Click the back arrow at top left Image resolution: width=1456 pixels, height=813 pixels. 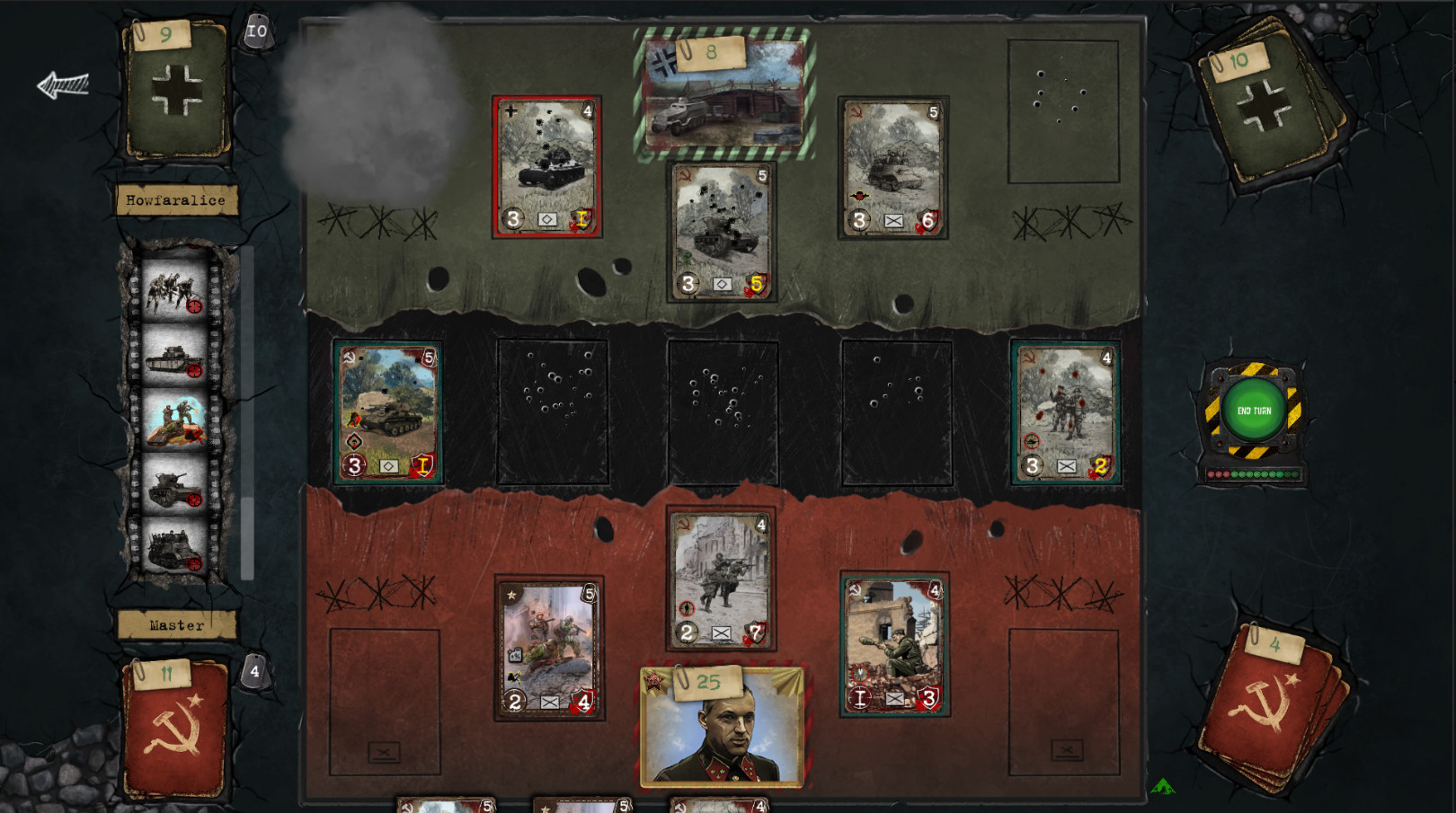coord(61,84)
